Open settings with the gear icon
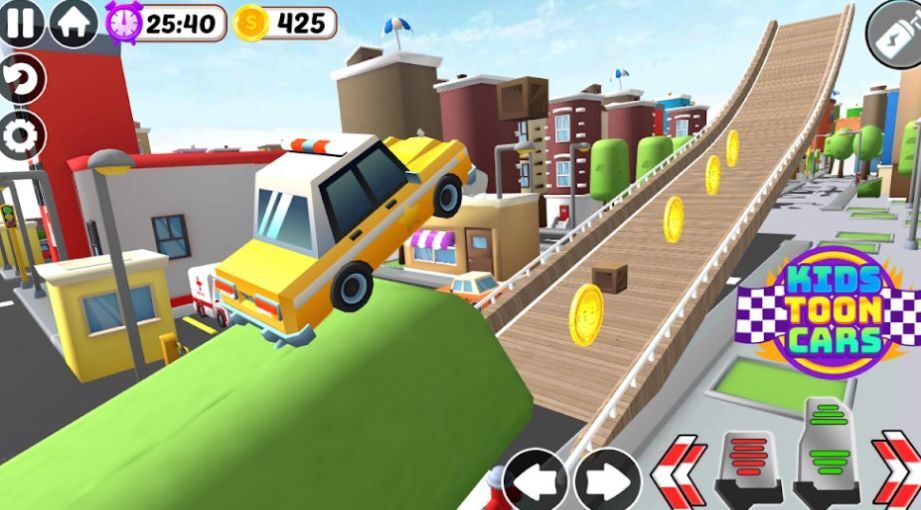 click(x=20, y=135)
